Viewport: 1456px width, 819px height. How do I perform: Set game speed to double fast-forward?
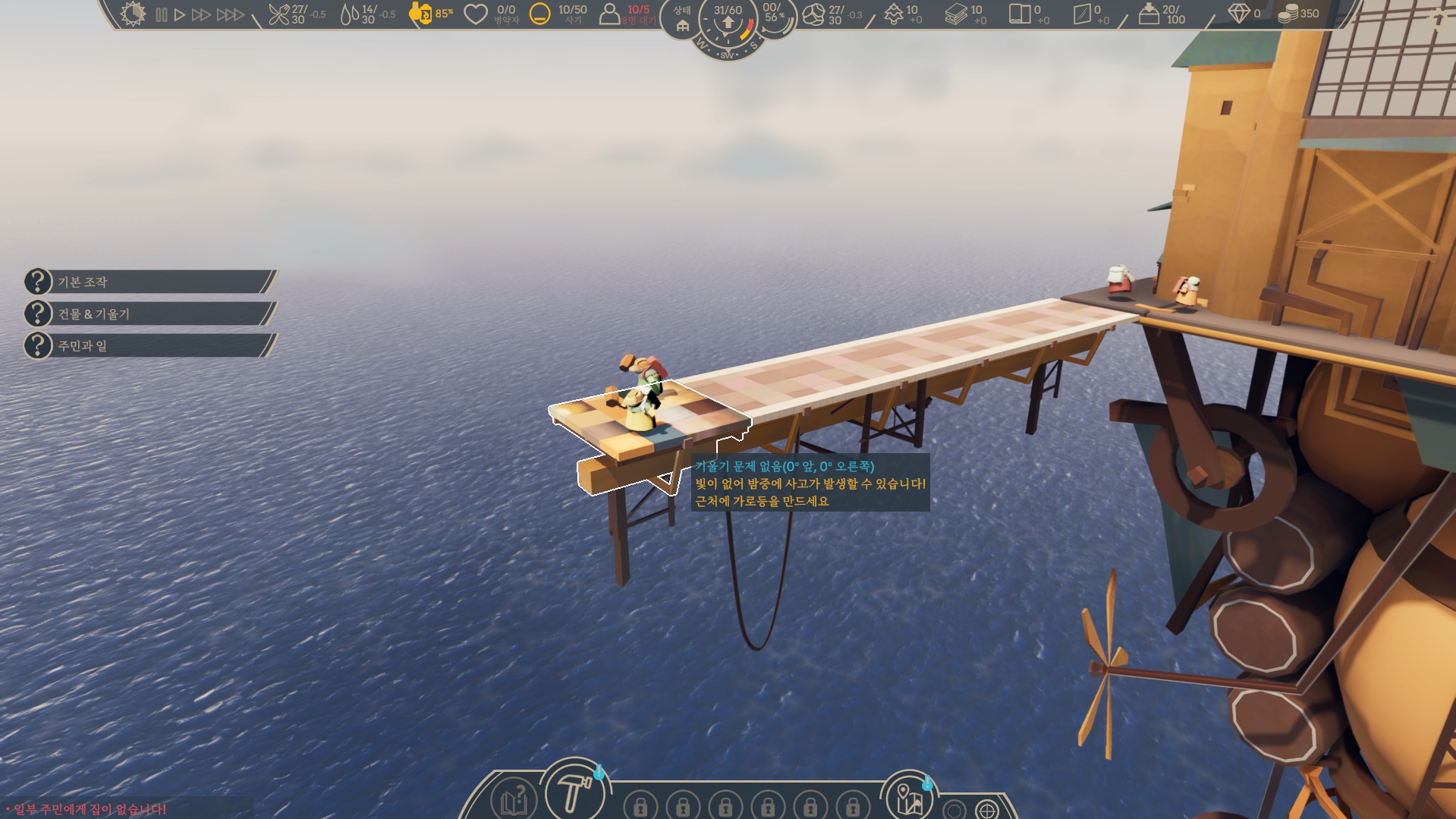[201, 14]
